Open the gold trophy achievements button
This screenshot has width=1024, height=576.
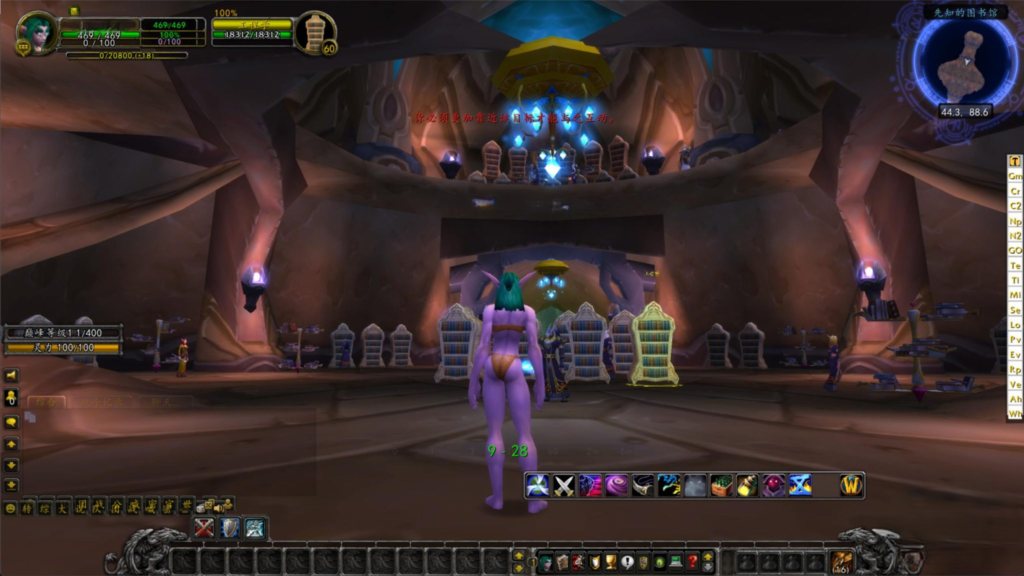click(611, 562)
